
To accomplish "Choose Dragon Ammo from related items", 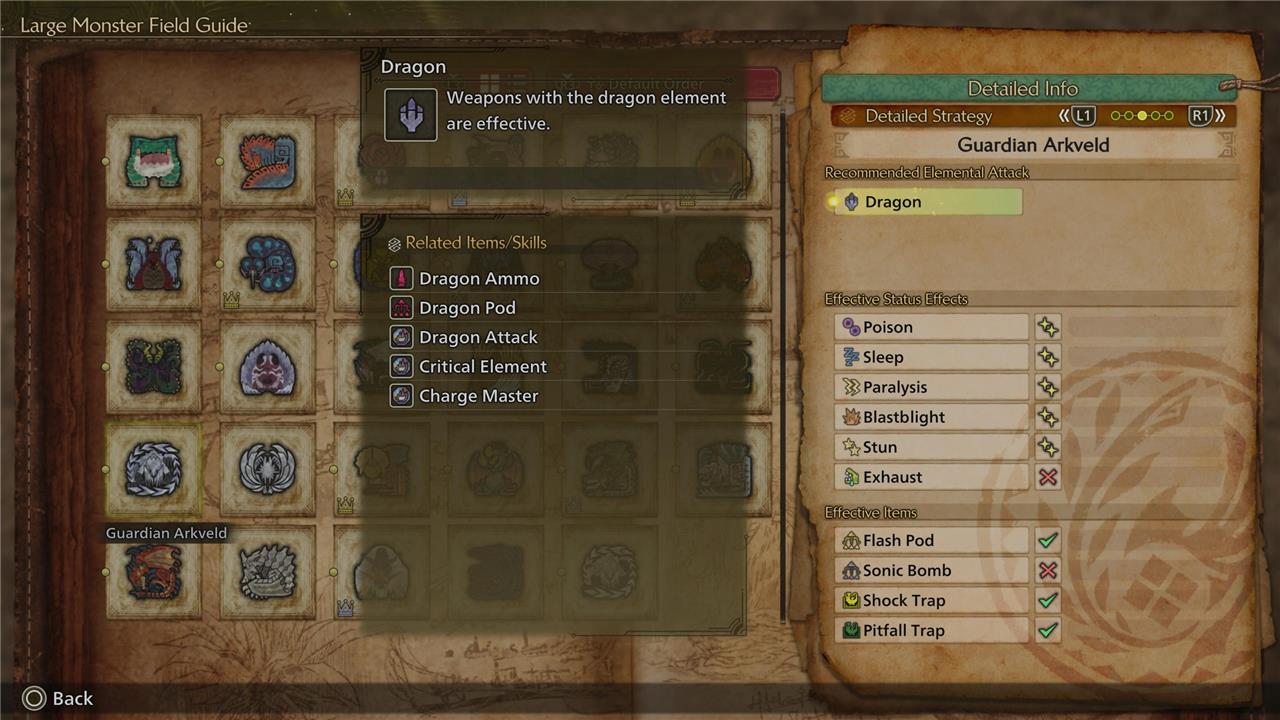I will [x=478, y=279].
